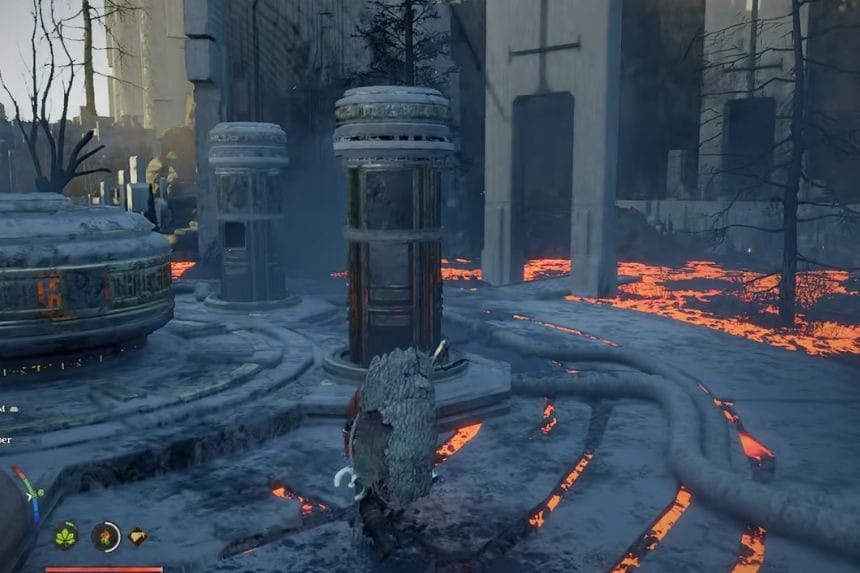Select the flame ability with cooldown ring
Viewport: 860px width, 573px height.
point(105,537)
